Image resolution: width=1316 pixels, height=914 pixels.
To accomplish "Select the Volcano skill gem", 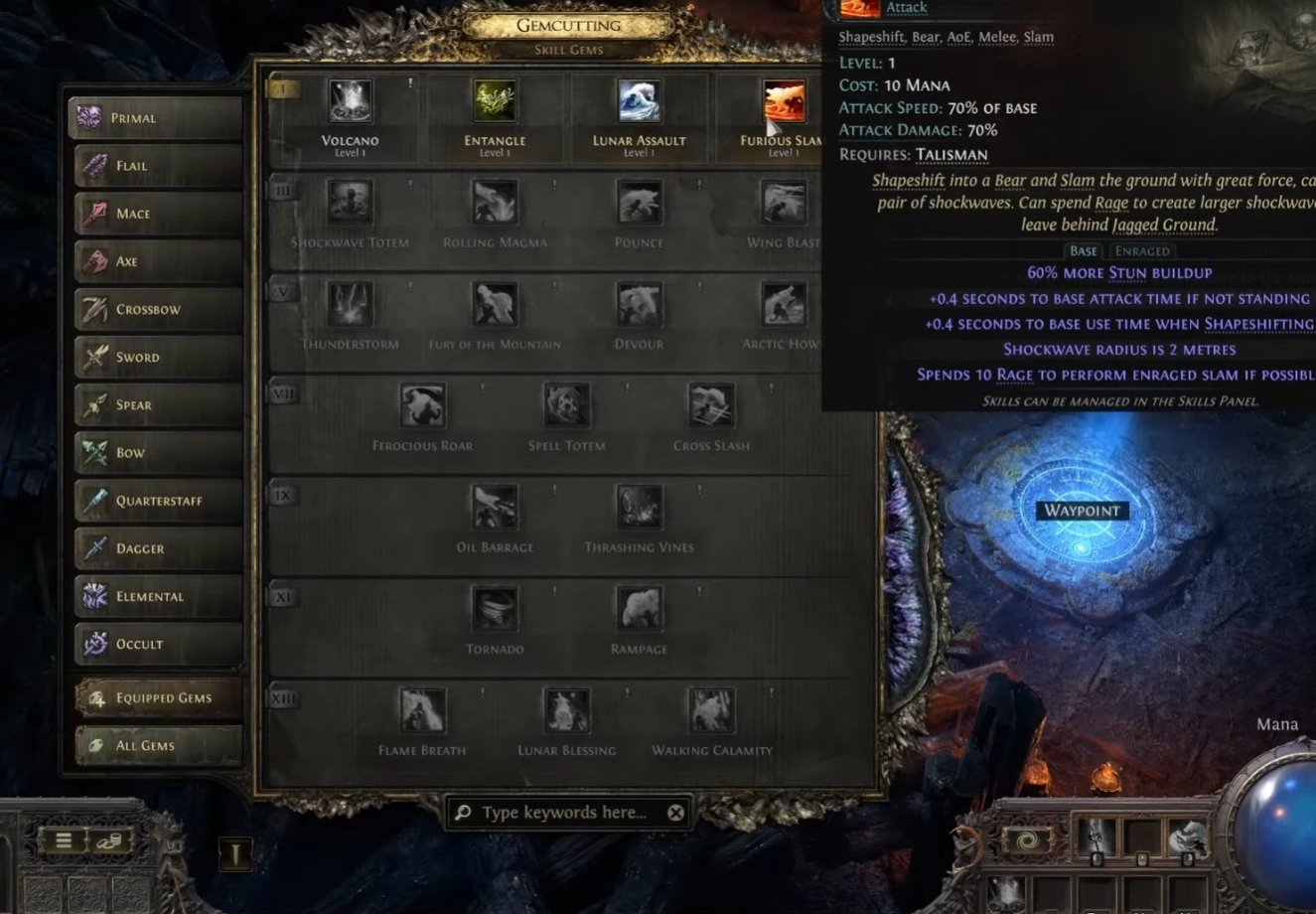I will 350,102.
